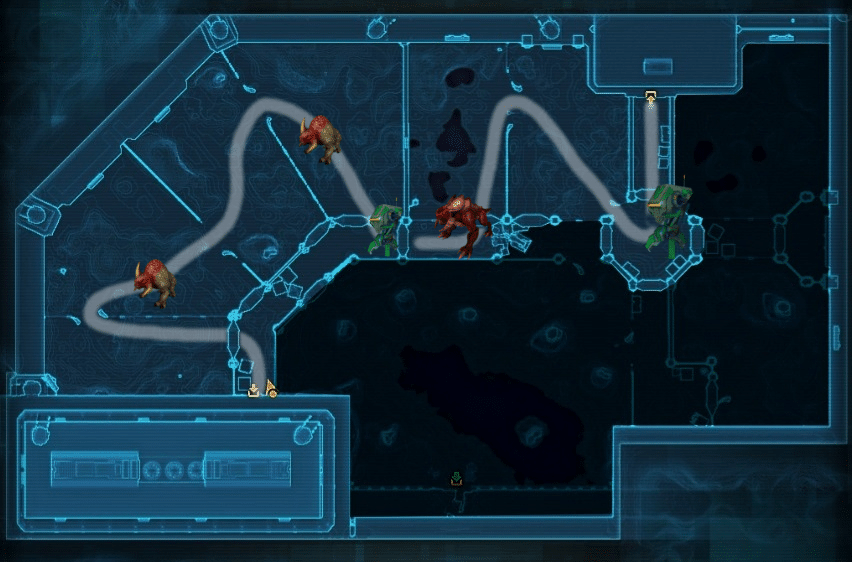Image resolution: width=852 pixels, height=562 pixels.
Task: Click the yellow triangular player marker
Action: click(270, 388)
